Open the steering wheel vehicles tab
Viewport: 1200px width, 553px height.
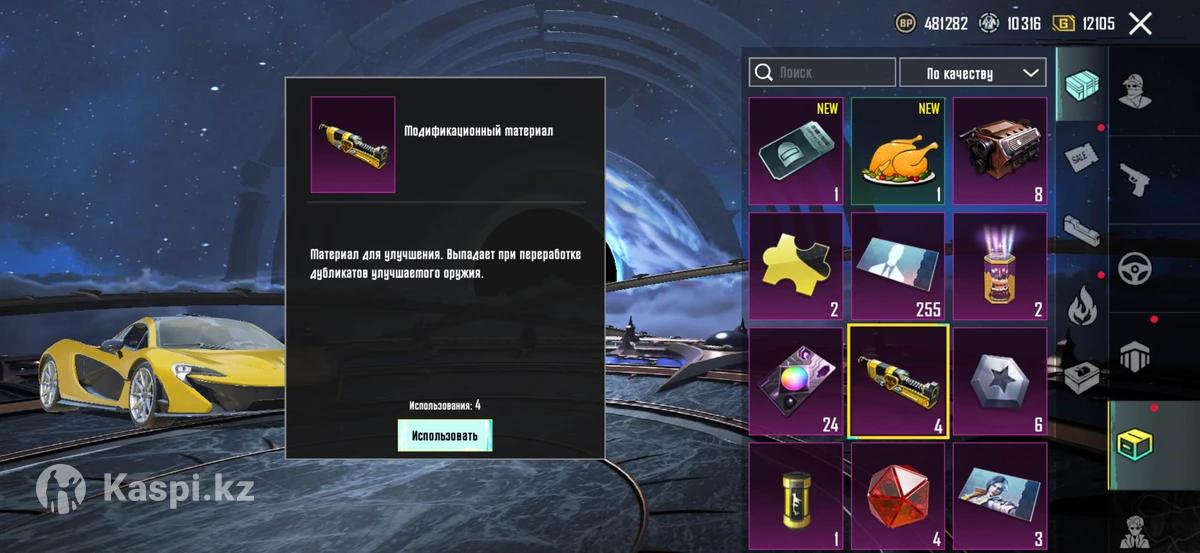1135,267
